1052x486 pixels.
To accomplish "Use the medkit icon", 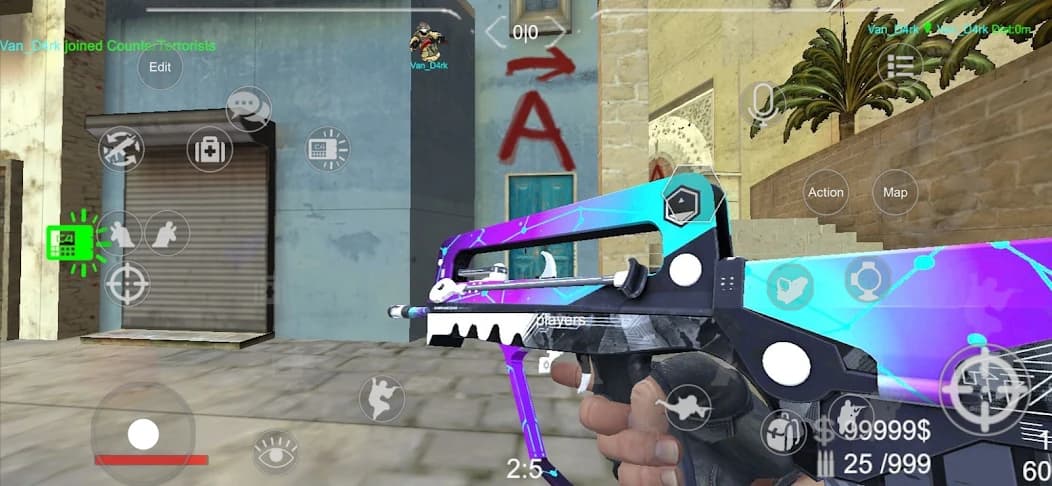I will tap(210, 150).
